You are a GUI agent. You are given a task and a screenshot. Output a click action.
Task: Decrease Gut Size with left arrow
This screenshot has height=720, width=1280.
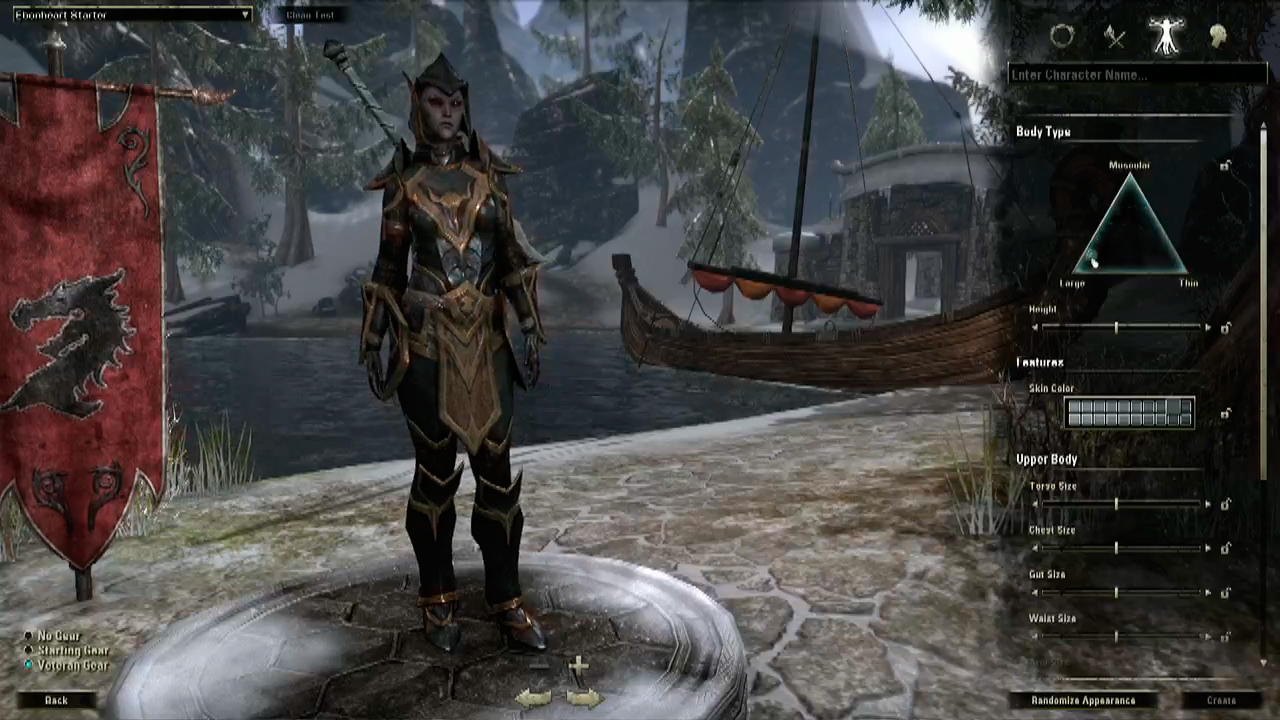click(1035, 592)
